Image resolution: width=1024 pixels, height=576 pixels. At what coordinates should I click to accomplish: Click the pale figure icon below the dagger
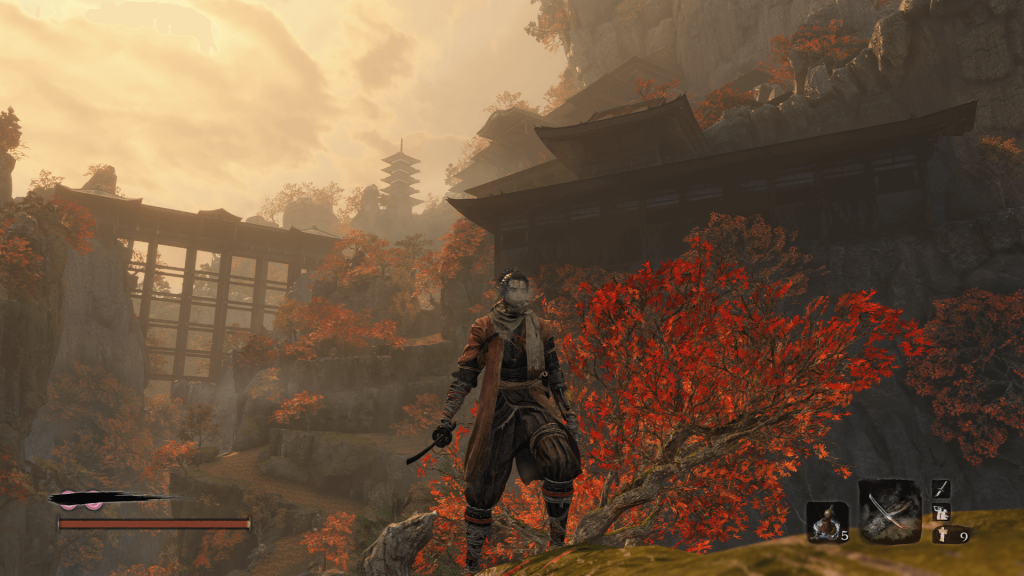point(941,512)
